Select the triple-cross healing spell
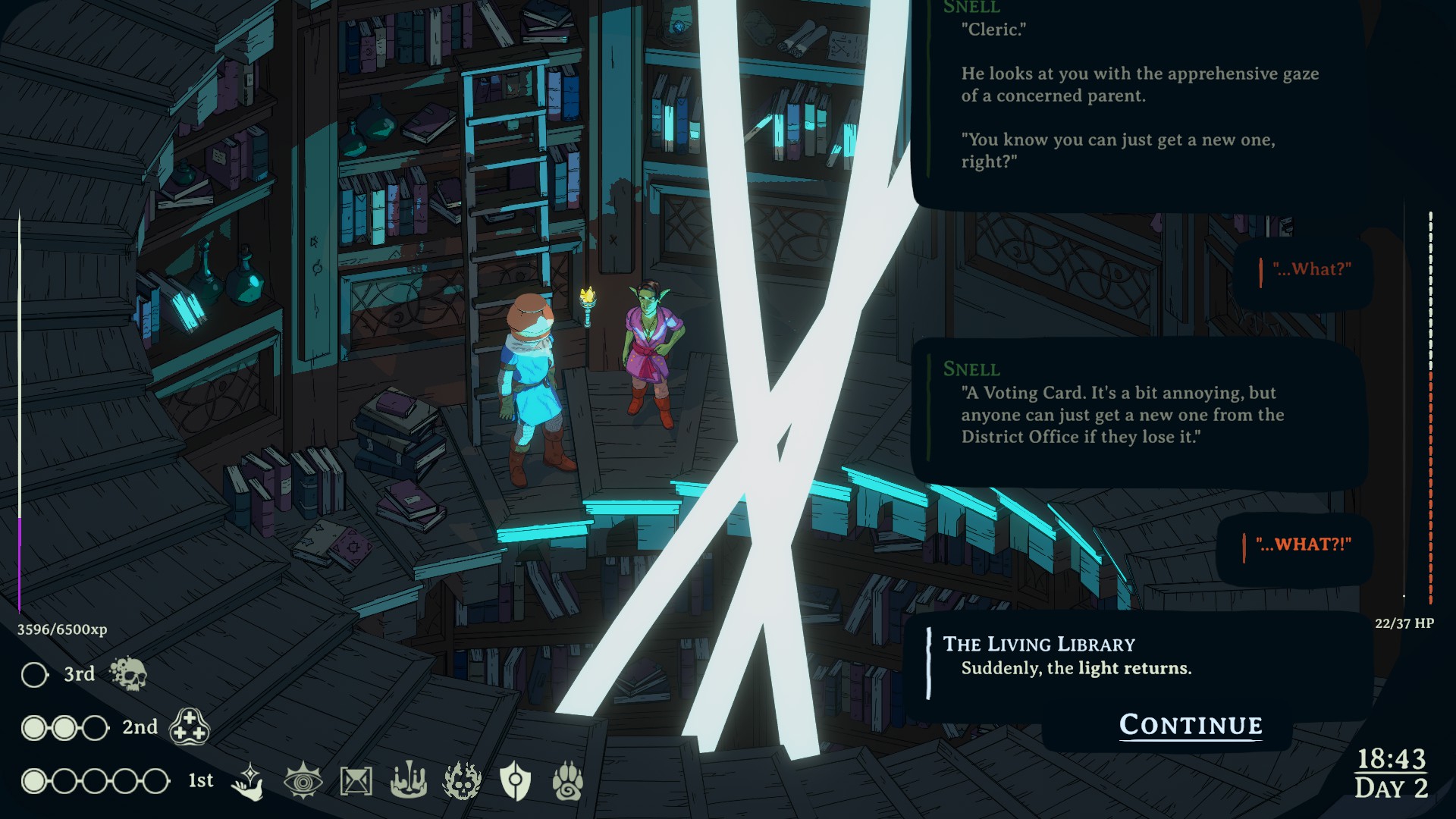 click(x=189, y=727)
